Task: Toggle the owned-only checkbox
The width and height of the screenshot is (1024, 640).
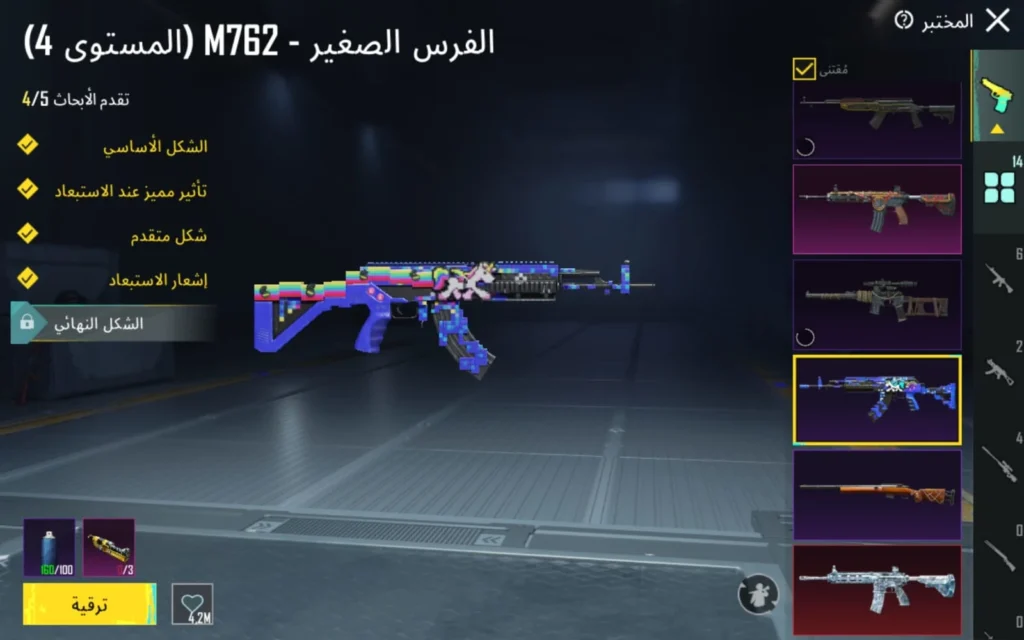Action: (x=804, y=69)
